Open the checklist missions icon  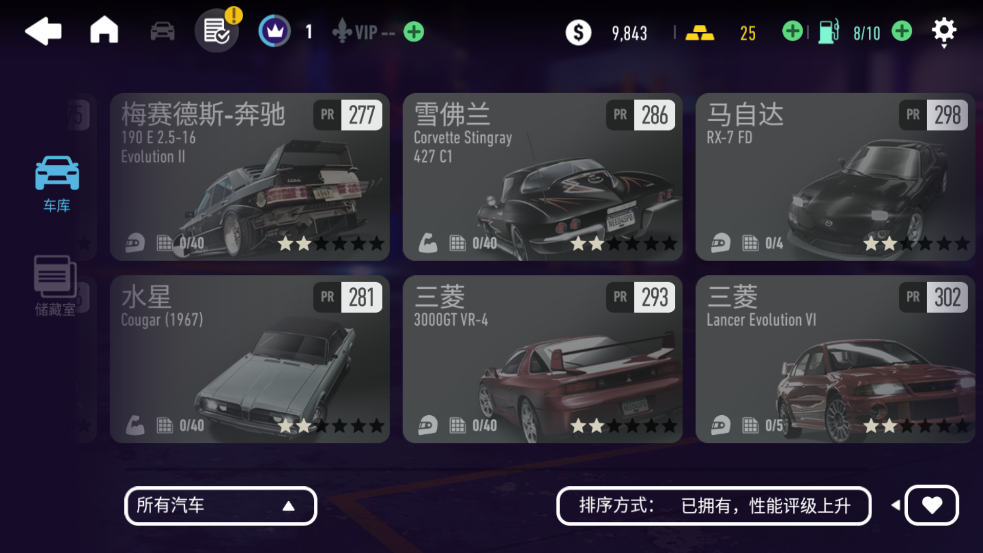click(x=217, y=31)
